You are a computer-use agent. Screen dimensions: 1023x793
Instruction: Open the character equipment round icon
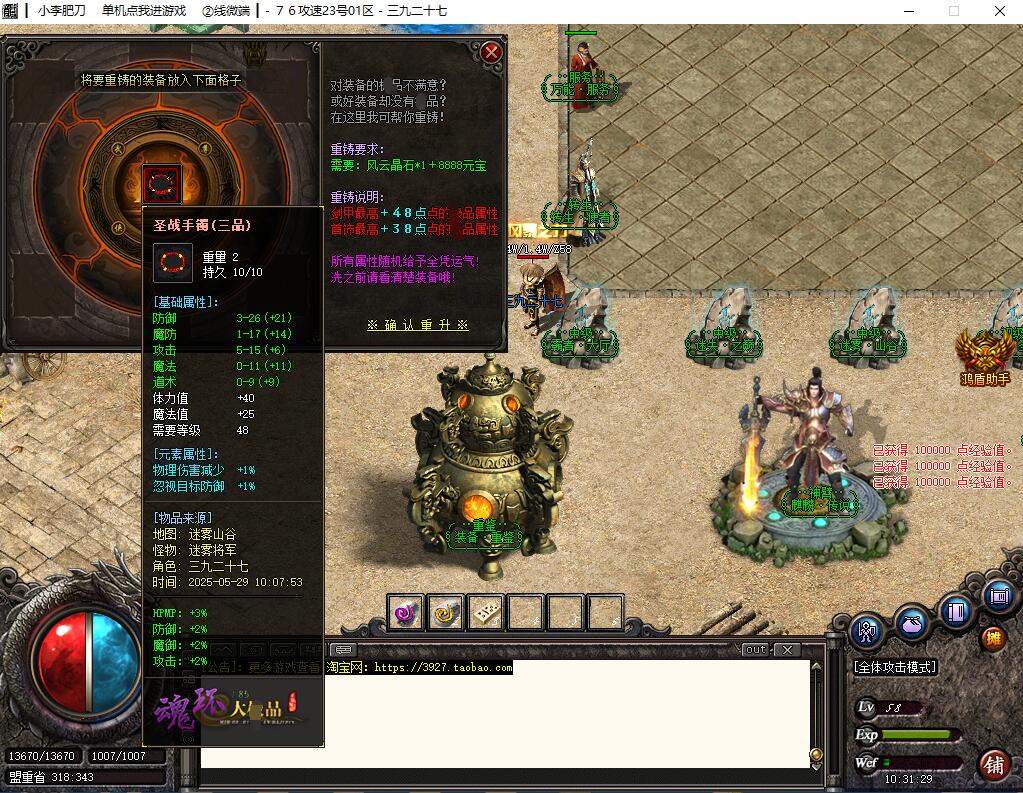pyautogui.click(x=866, y=632)
